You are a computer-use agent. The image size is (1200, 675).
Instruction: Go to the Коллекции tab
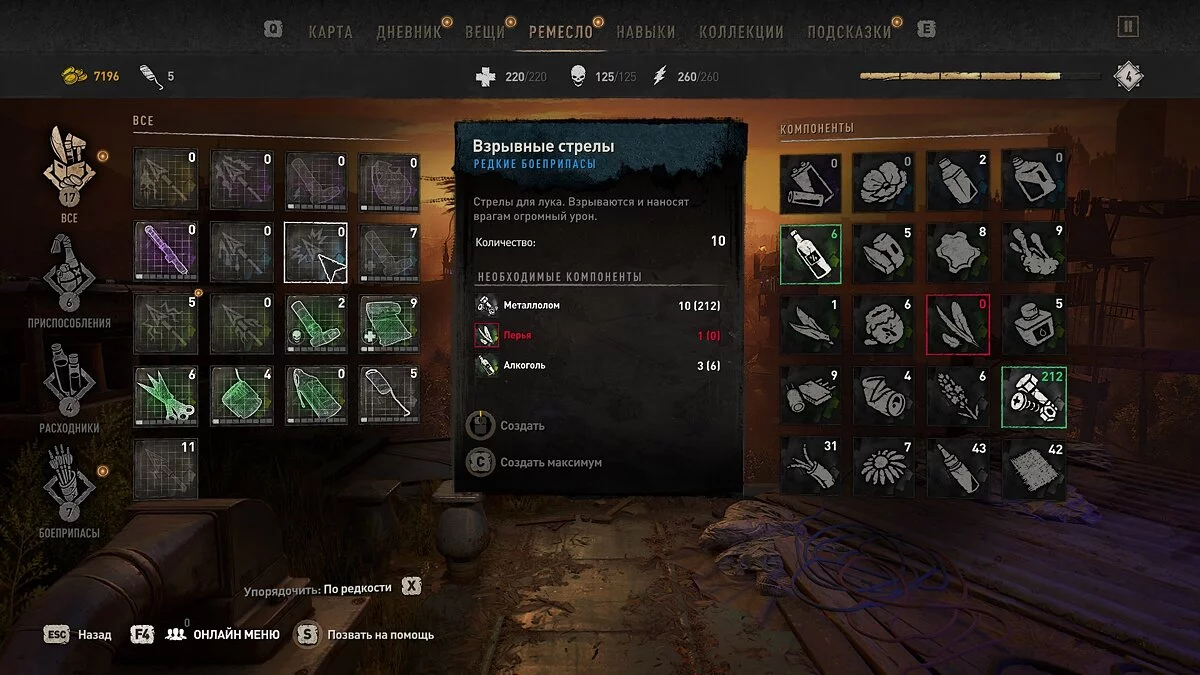coord(741,31)
